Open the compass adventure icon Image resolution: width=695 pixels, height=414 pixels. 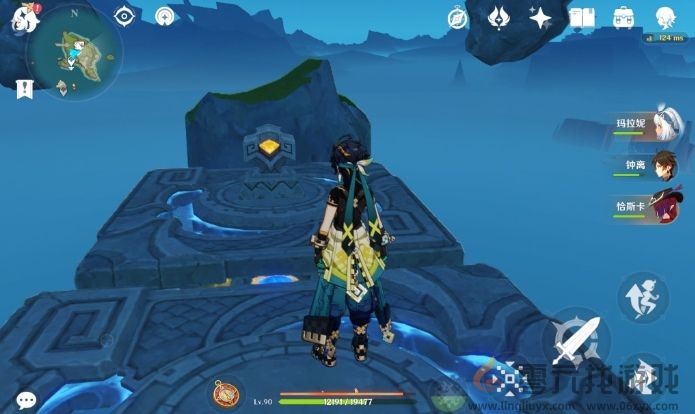pyautogui.click(x=458, y=17)
